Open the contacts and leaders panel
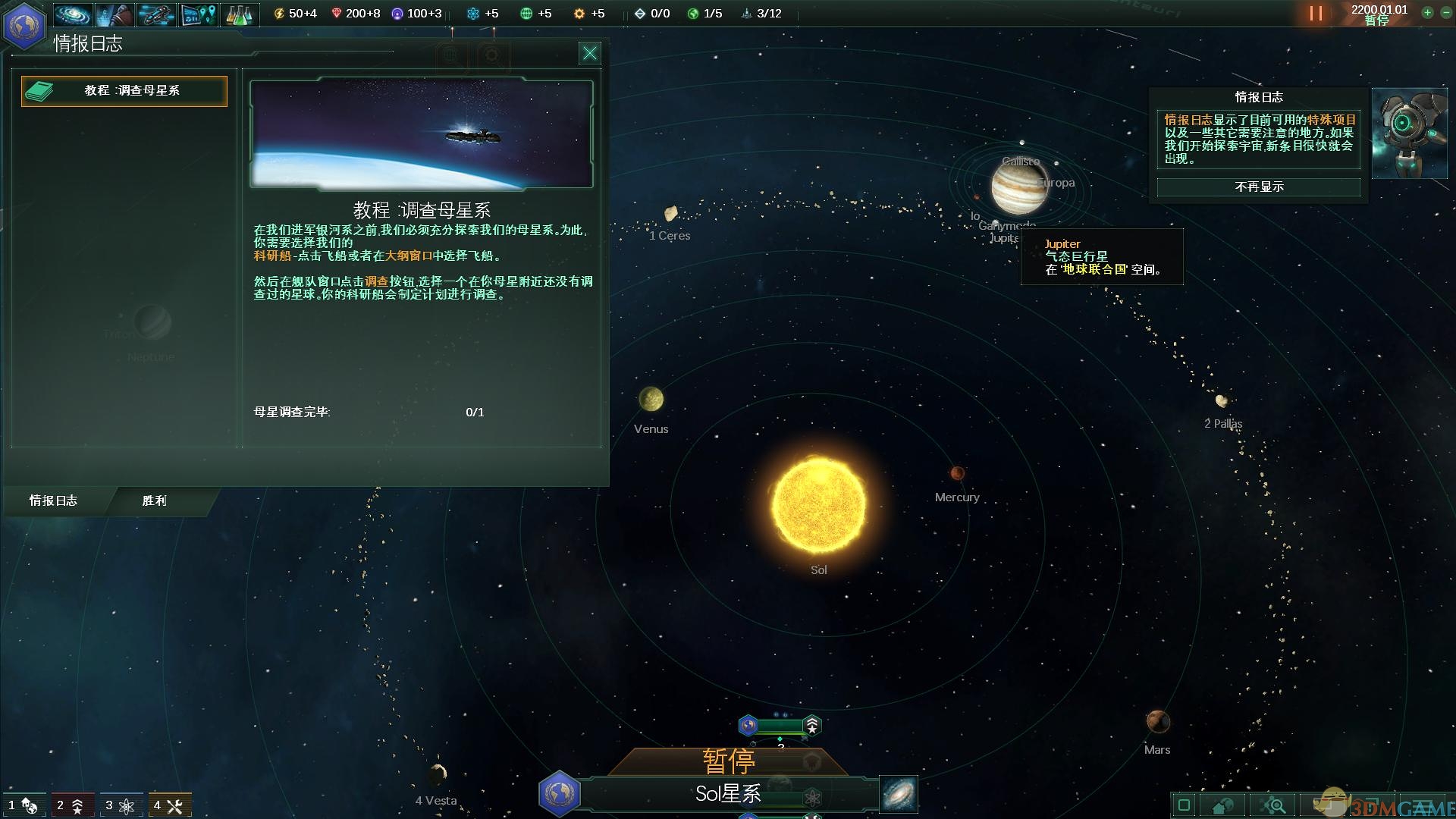1456x819 pixels. (x=114, y=14)
